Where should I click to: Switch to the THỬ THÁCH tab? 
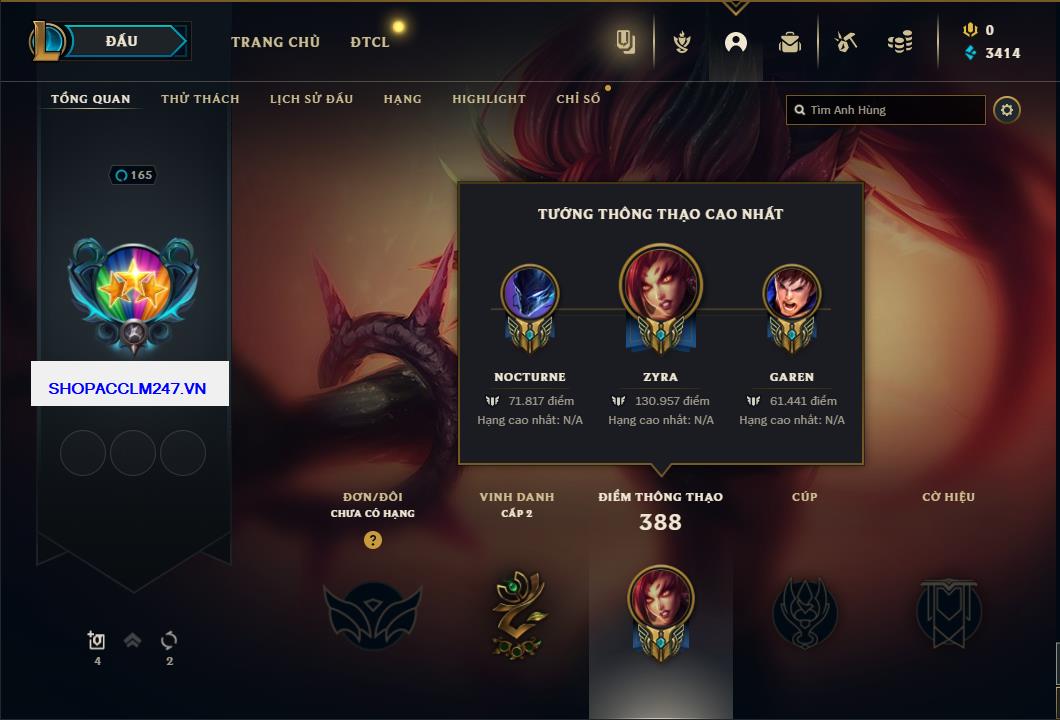click(200, 99)
